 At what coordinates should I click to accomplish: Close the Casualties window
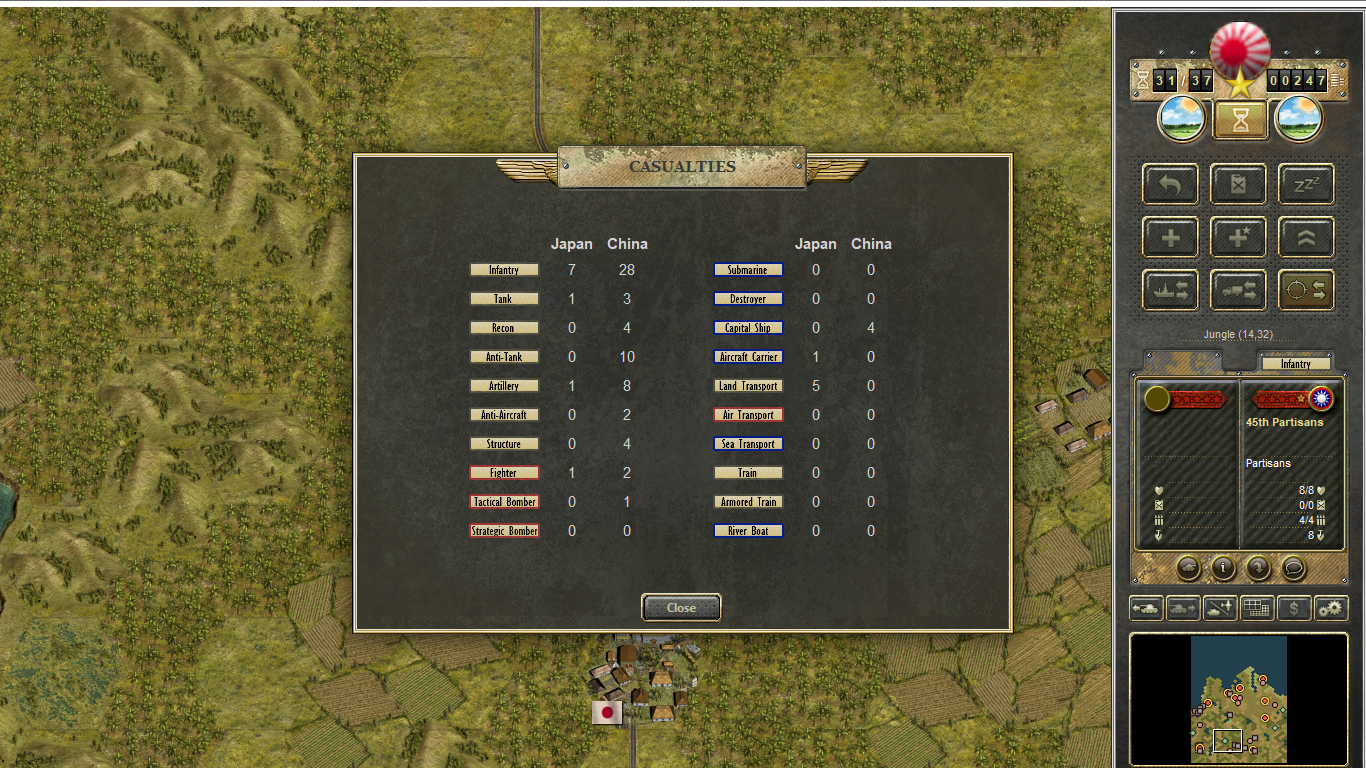click(x=681, y=607)
